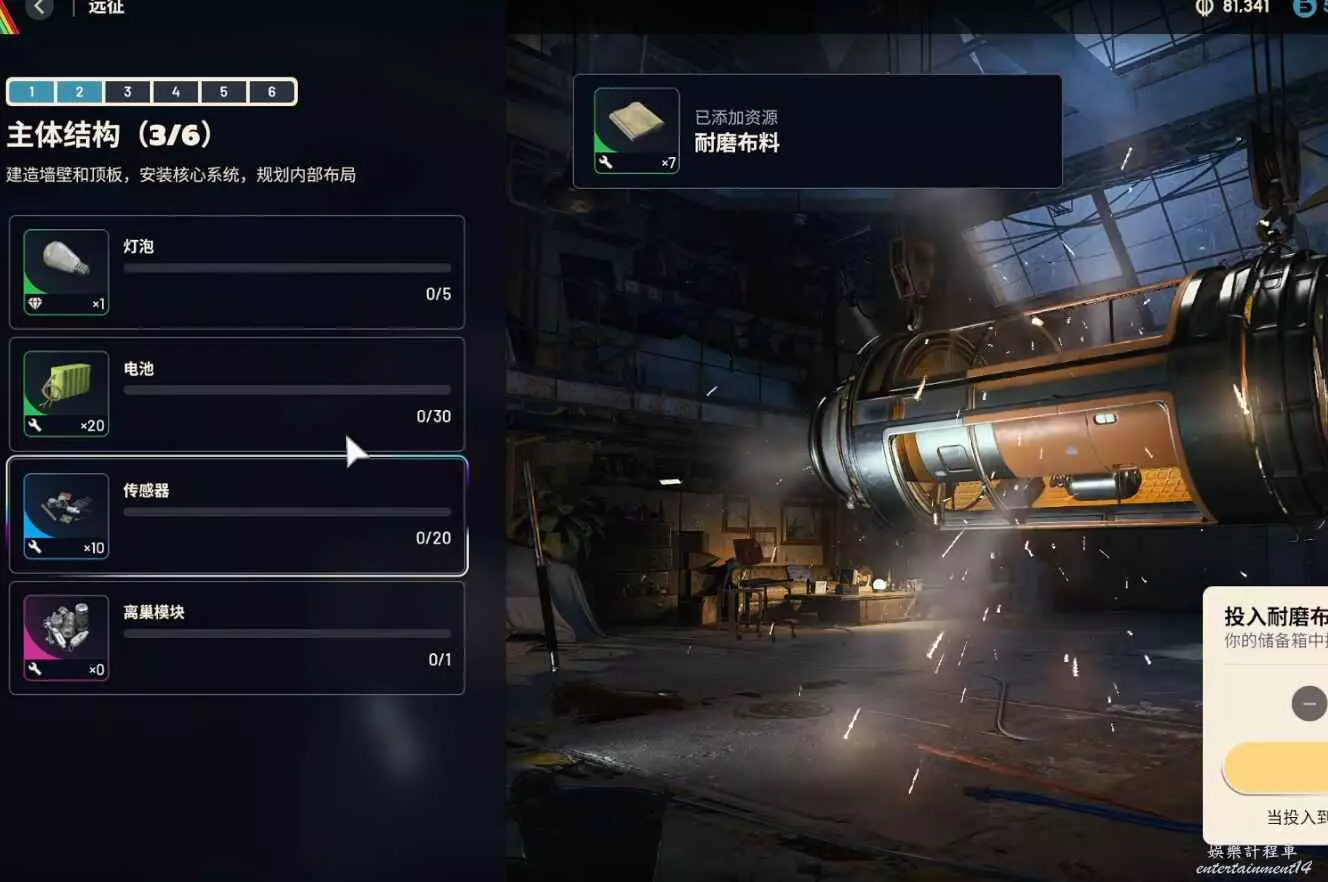
Task: Choose stage 5 tab
Action: [x=224, y=92]
